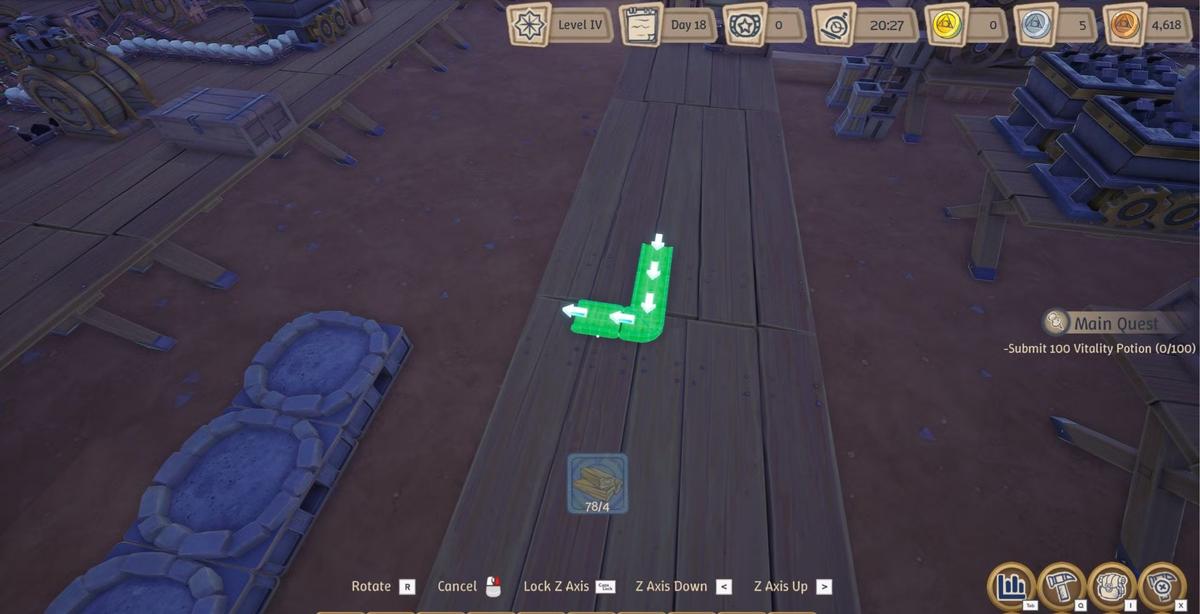This screenshot has height=614, width=1200.
Task: Click the wood plank material cost icon
Action: 597,483
